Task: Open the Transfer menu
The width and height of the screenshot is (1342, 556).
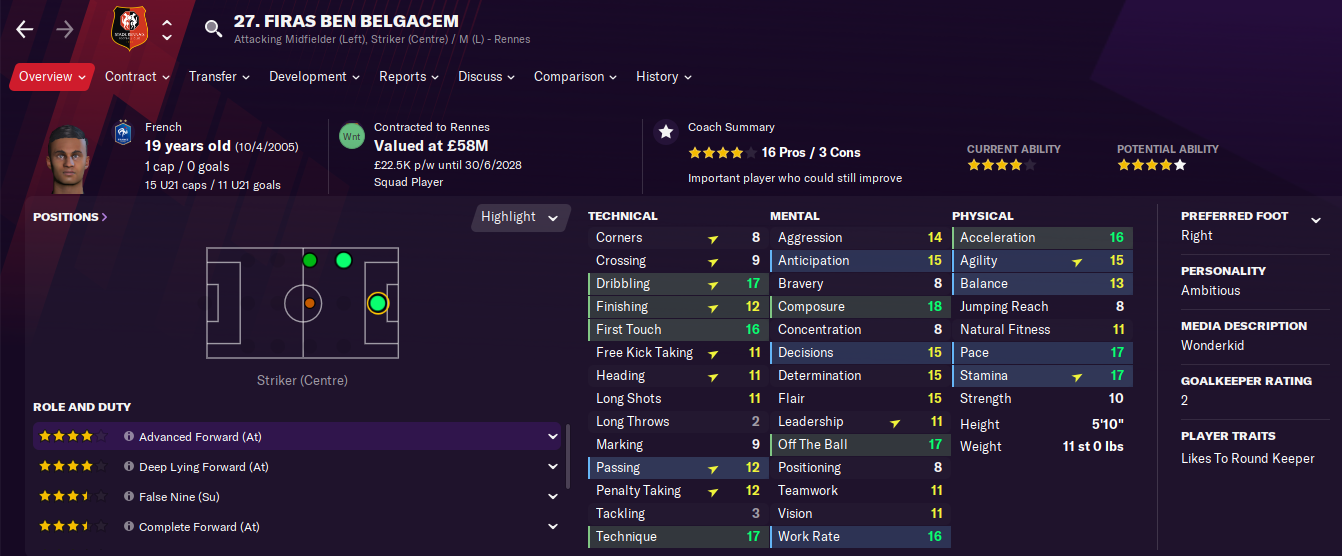Action: (218, 77)
